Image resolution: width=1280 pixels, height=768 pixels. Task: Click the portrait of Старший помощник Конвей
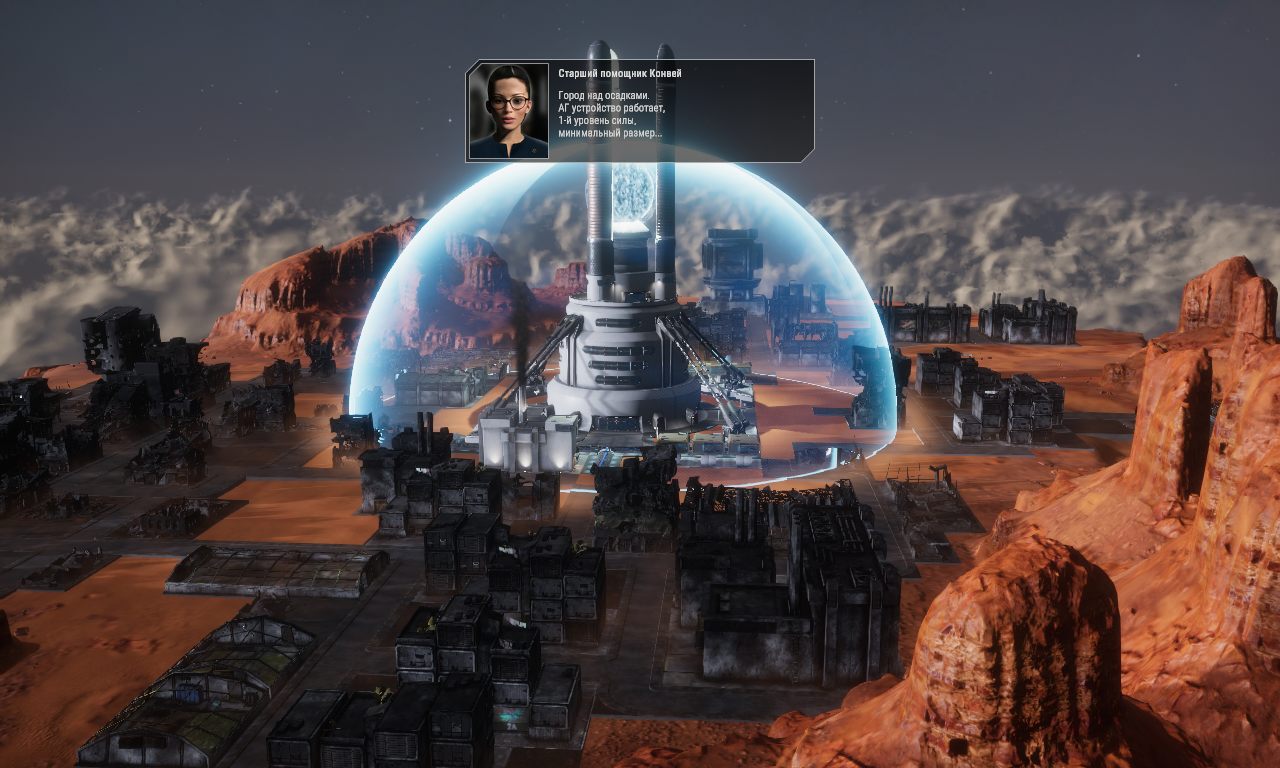coord(508,108)
